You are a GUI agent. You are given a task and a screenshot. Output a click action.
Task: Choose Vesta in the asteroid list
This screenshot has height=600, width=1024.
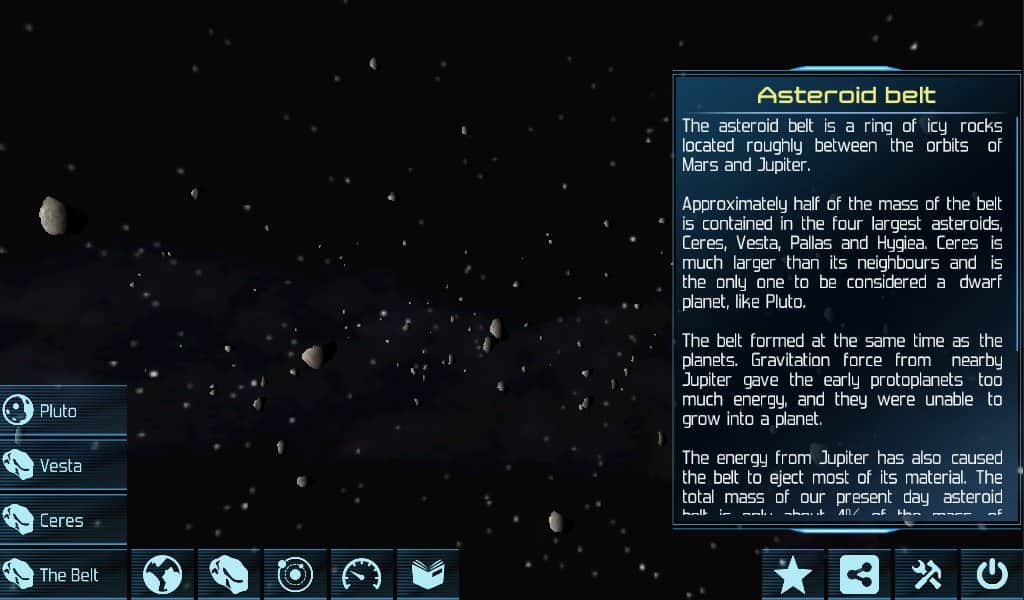pyautogui.click(x=63, y=466)
